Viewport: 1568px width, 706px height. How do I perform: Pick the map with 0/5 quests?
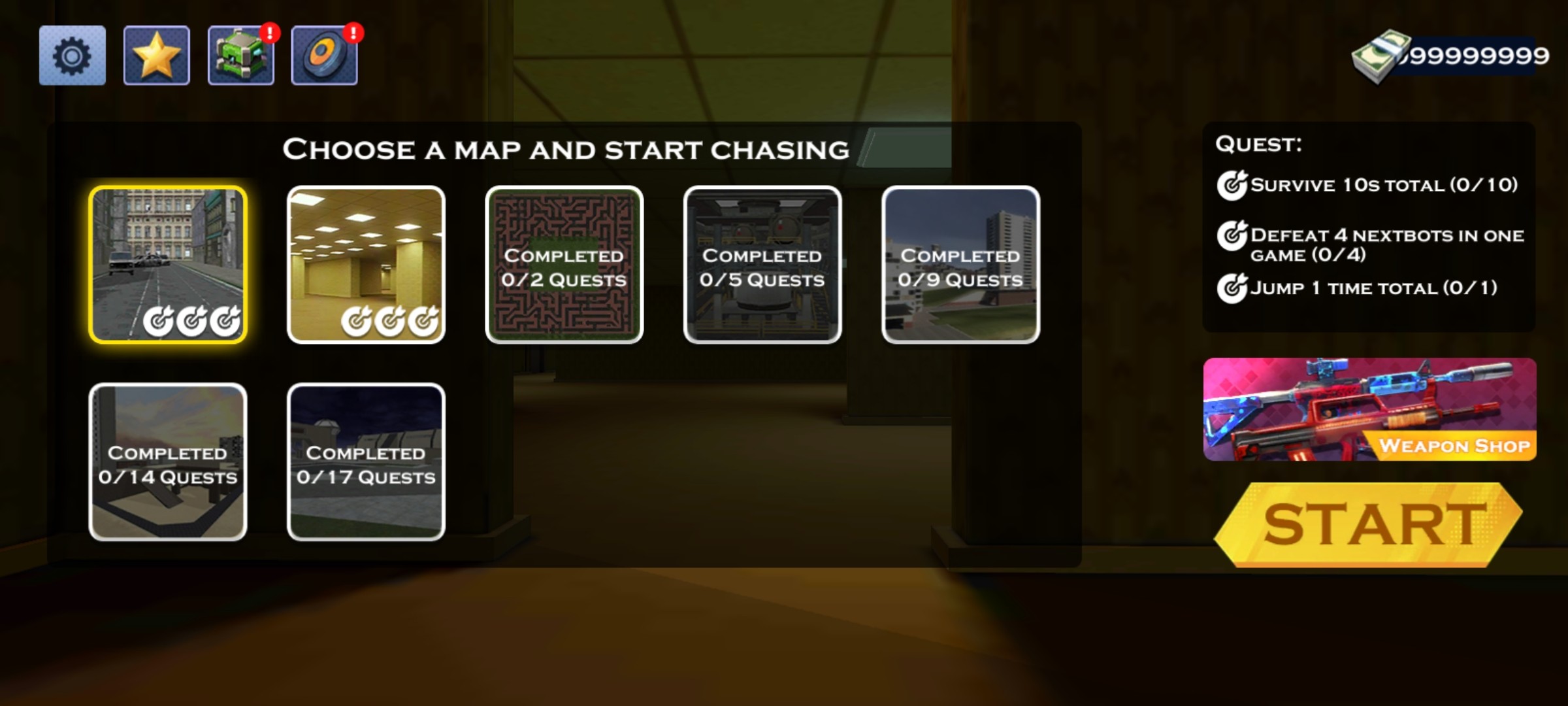762,265
